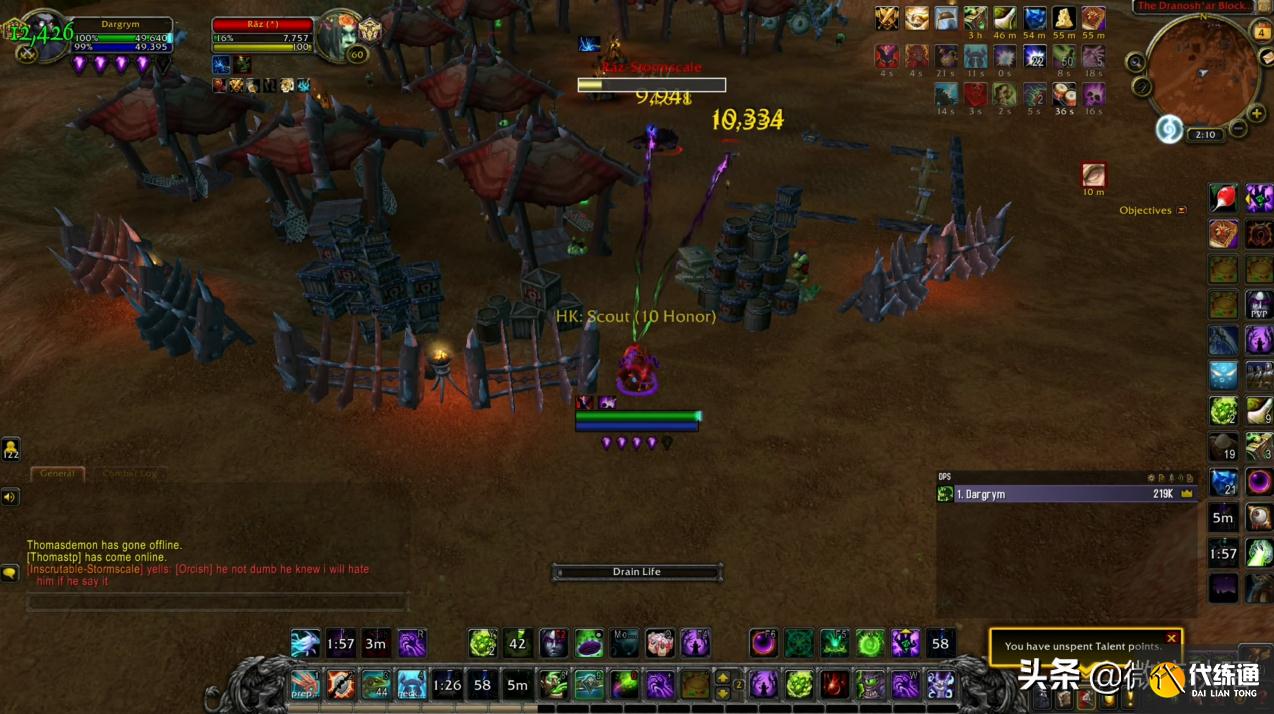Page the action bar down
The height and width of the screenshot is (714, 1274).
722,693
